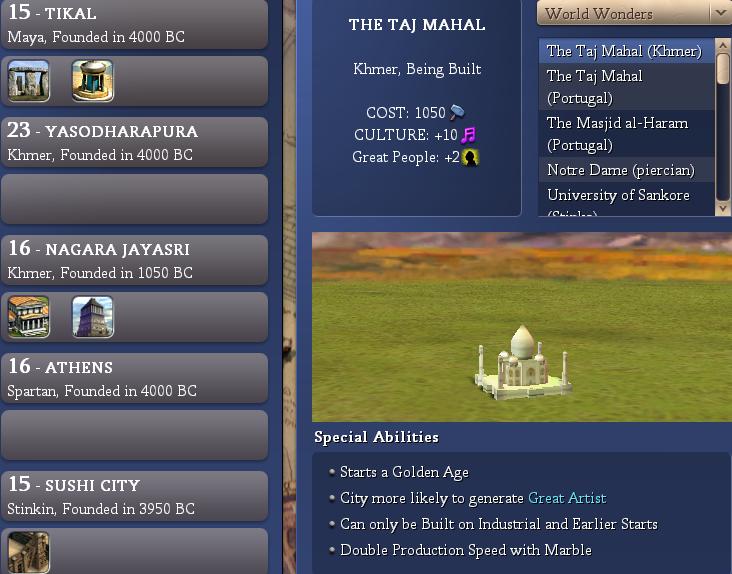Open the Great Artist link

click(x=567, y=498)
